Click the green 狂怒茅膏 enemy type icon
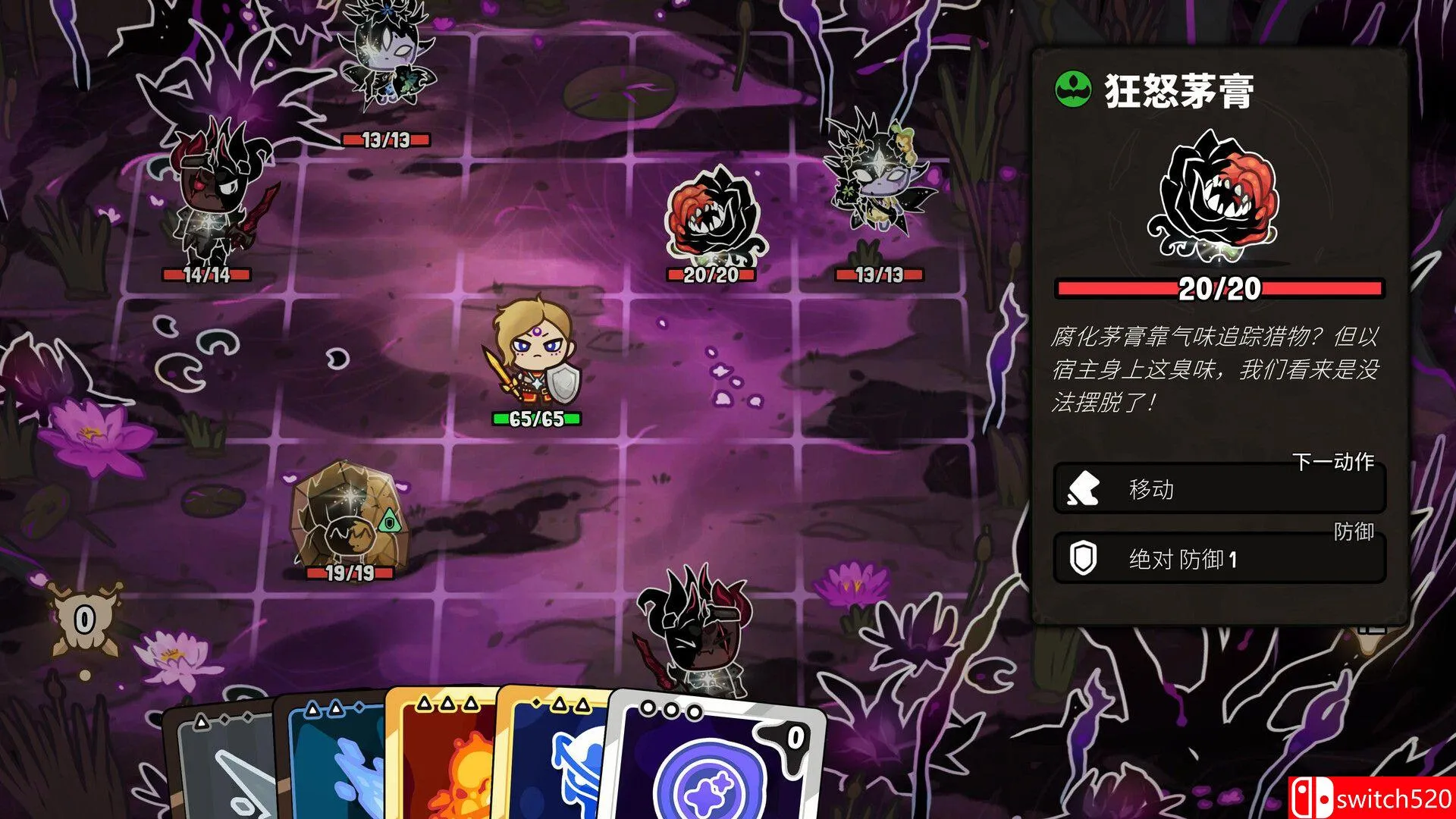1456x819 pixels. click(1073, 89)
